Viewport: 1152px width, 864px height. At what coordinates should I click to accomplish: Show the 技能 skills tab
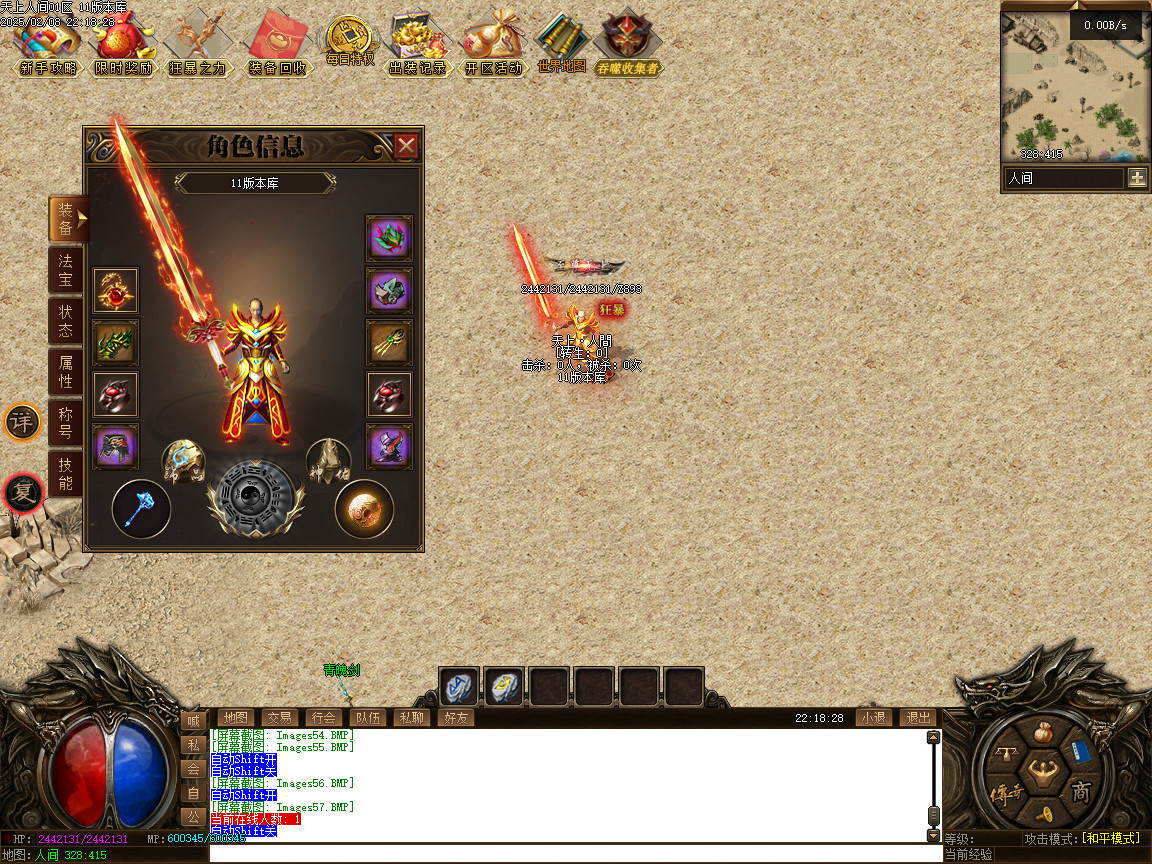click(x=65, y=474)
